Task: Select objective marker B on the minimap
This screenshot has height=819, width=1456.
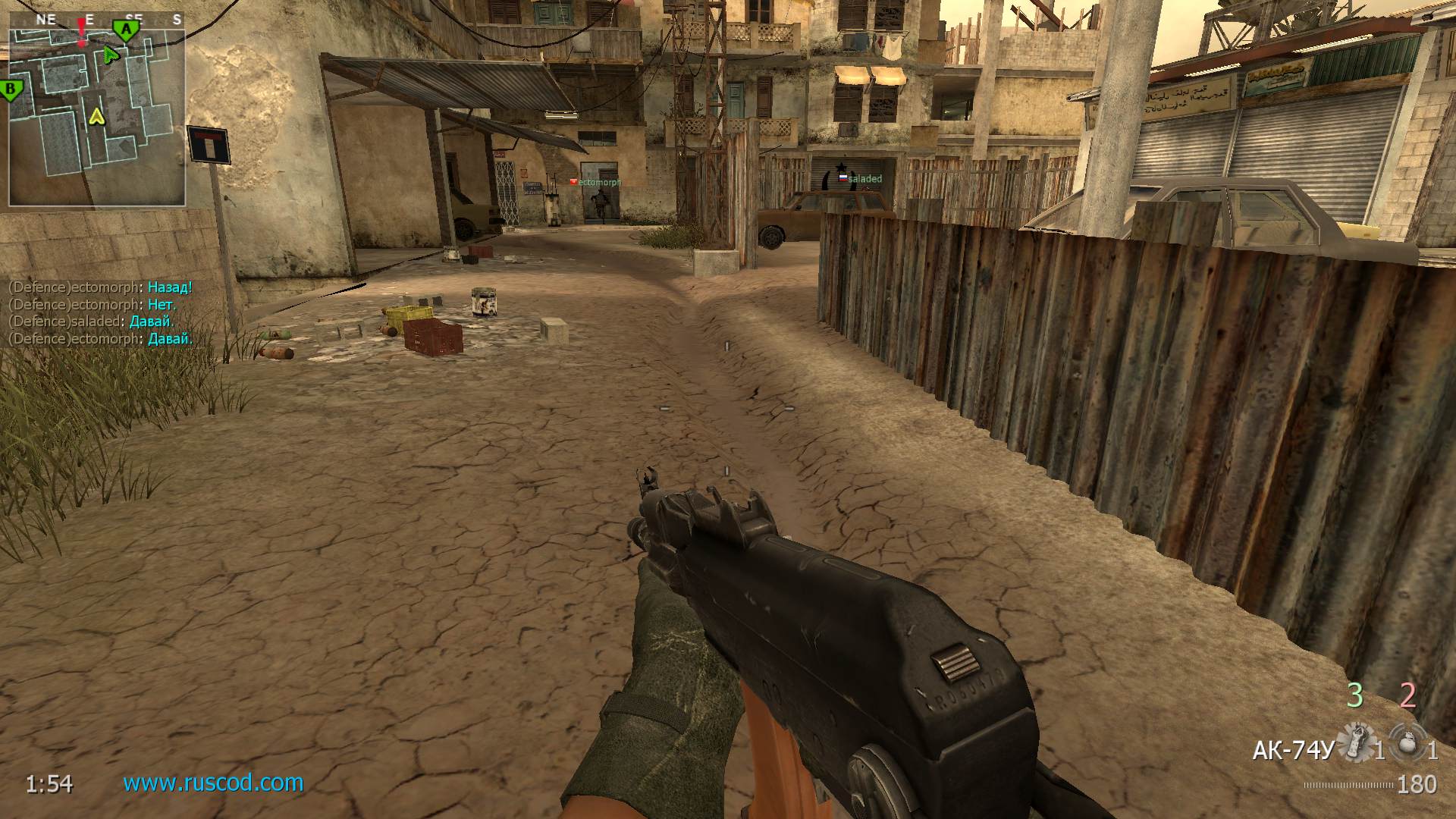Action: 9,89
